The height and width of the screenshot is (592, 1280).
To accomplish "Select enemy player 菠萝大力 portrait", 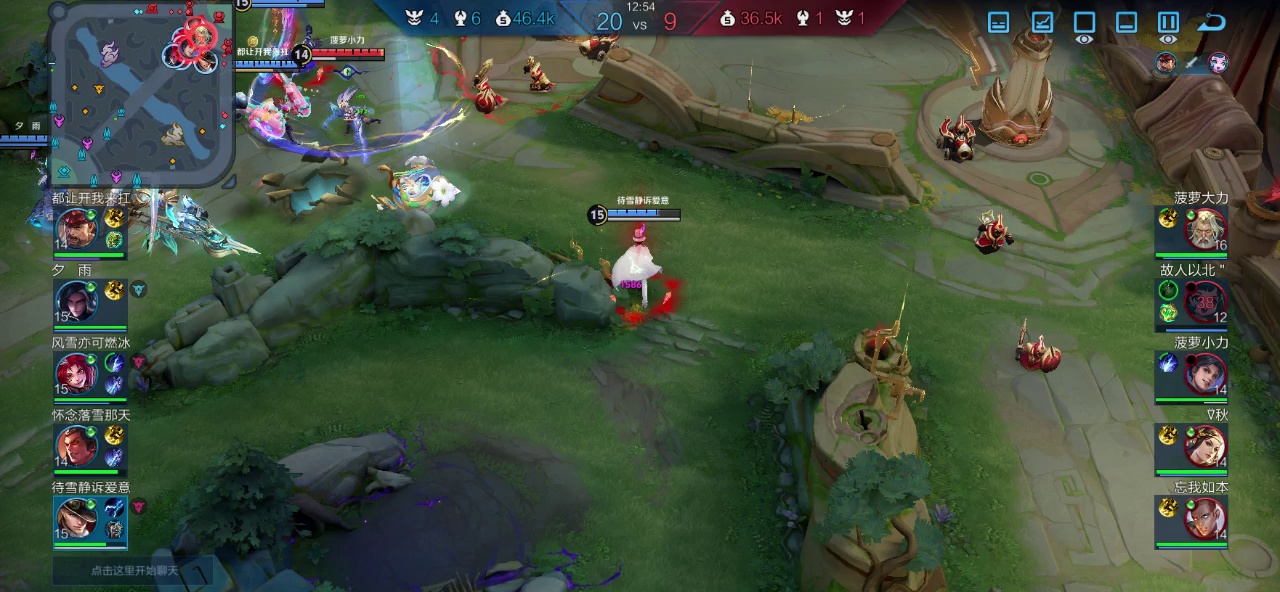I will tap(1204, 229).
